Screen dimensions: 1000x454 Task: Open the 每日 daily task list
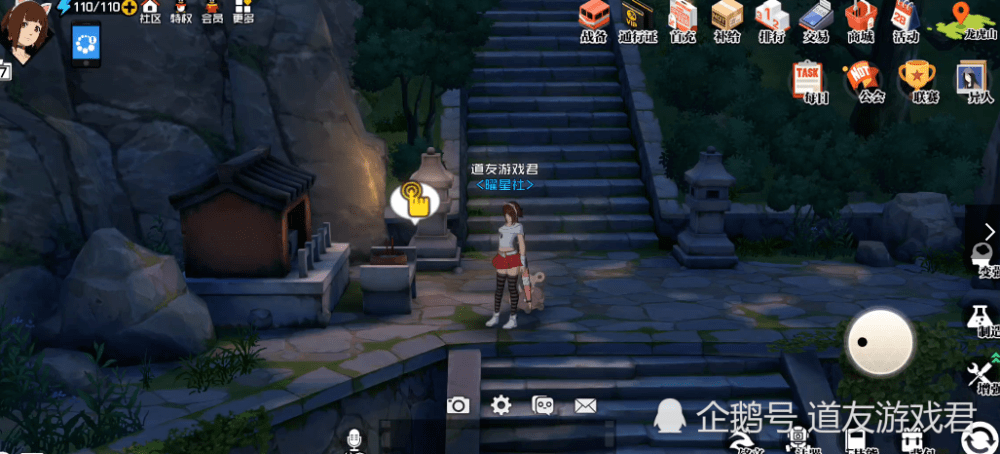[x=808, y=78]
